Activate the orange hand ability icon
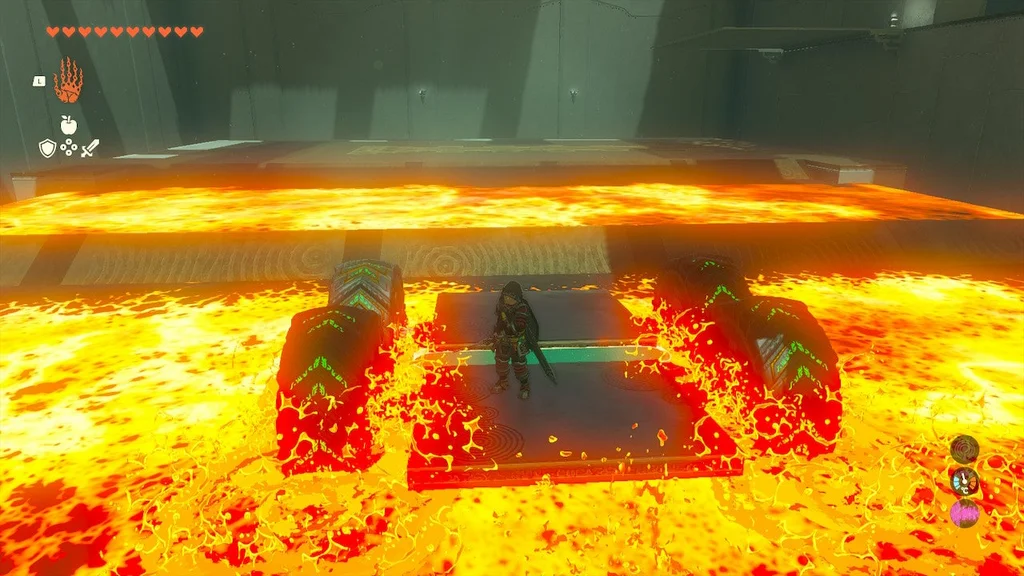This screenshot has width=1024, height=576. (x=68, y=81)
